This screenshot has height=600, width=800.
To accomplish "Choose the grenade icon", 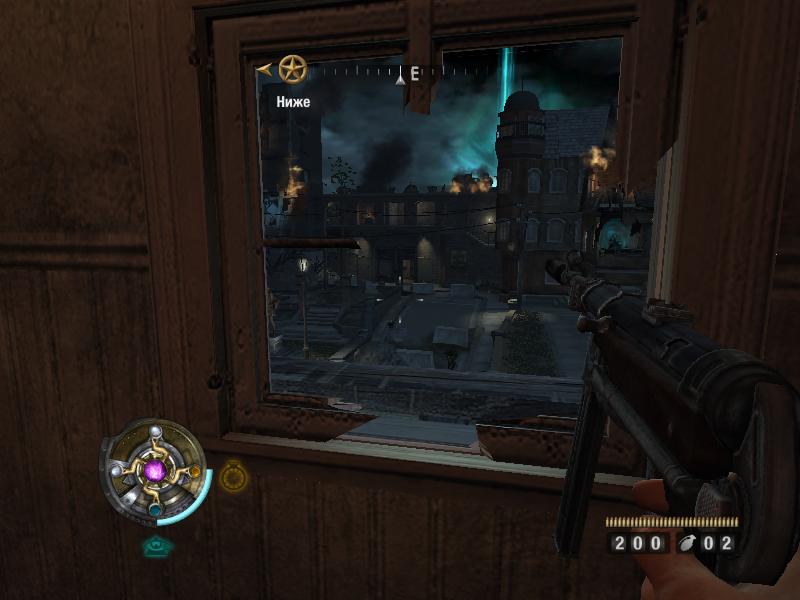I will (x=688, y=544).
